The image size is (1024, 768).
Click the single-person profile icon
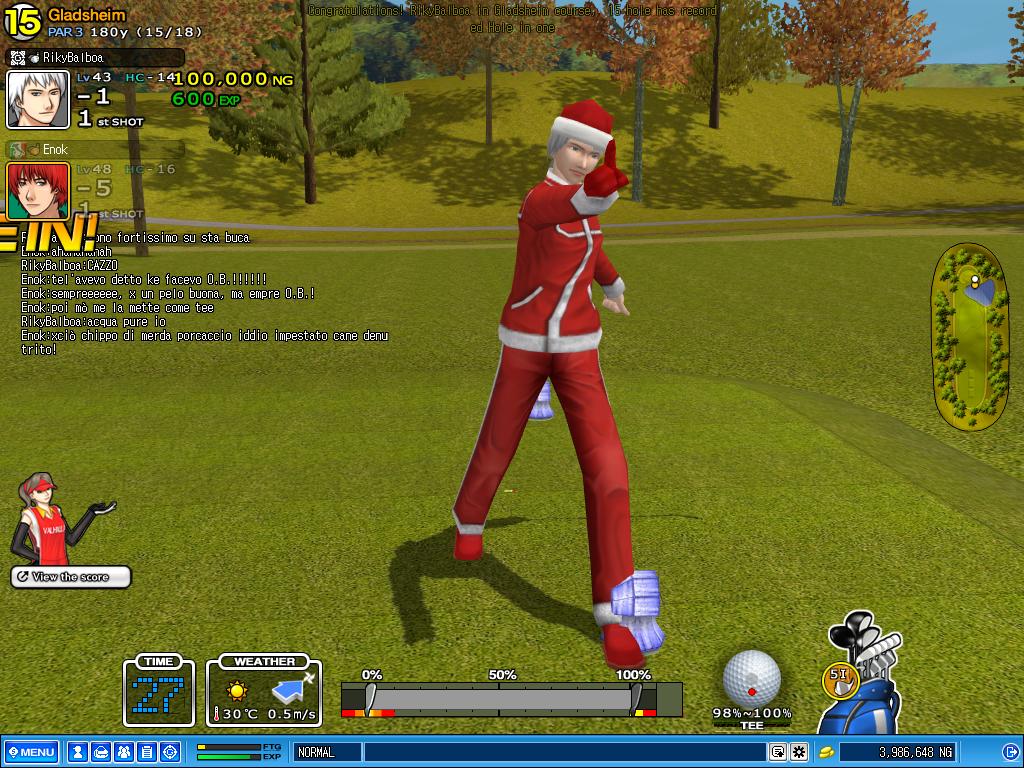[77, 752]
